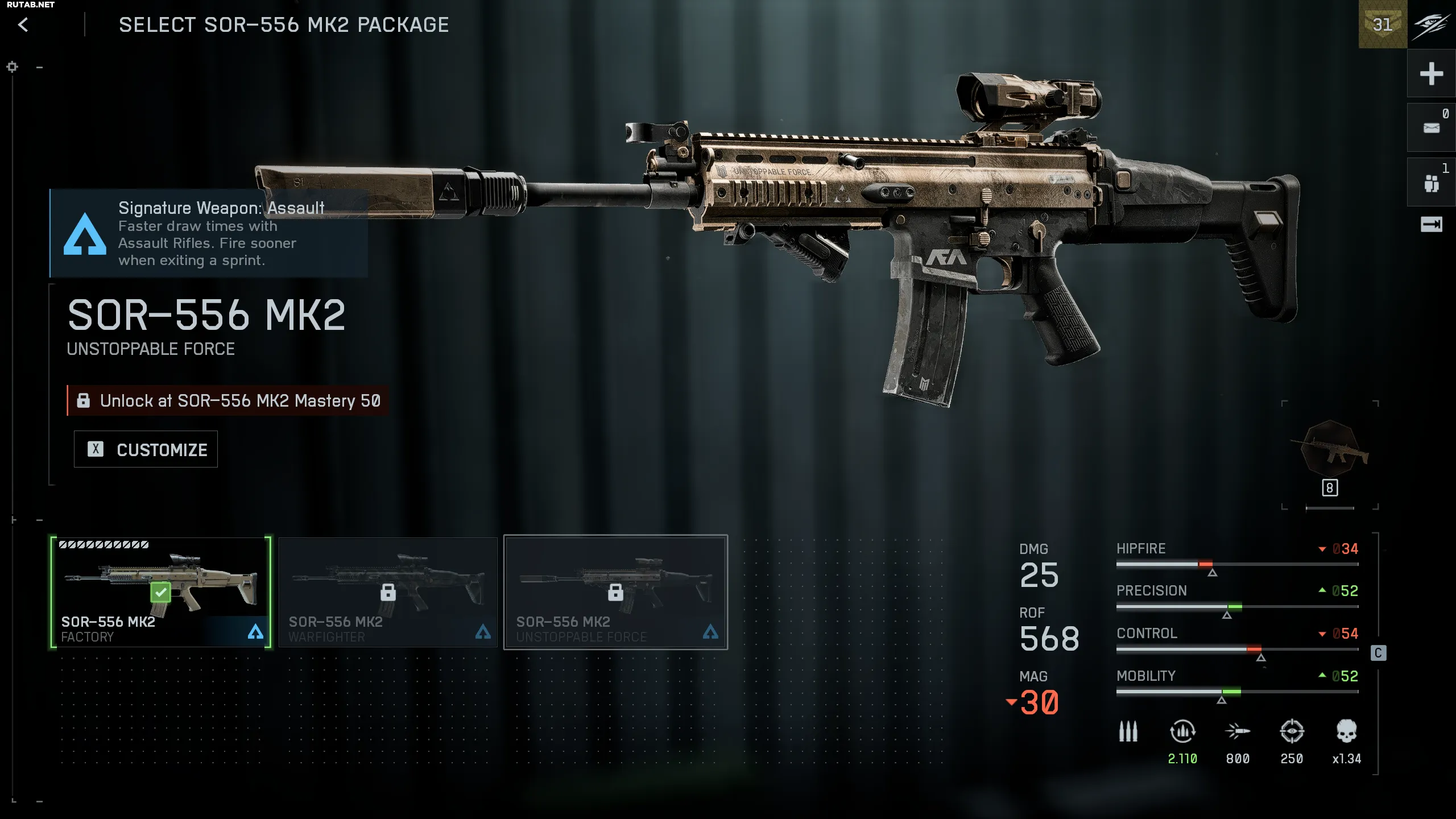The image size is (1456, 819).
Task: Click the plus button in the sidebar
Action: (1431, 73)
